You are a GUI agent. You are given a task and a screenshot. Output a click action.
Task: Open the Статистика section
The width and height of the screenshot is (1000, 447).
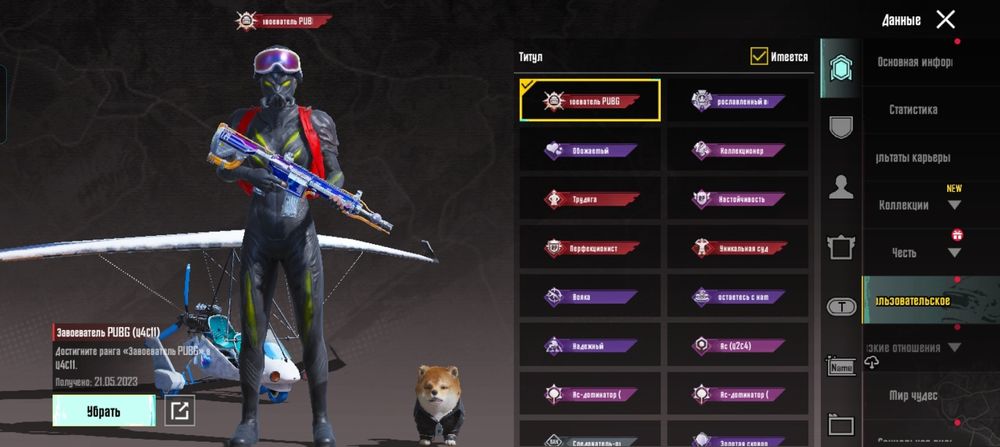(912, 110)
